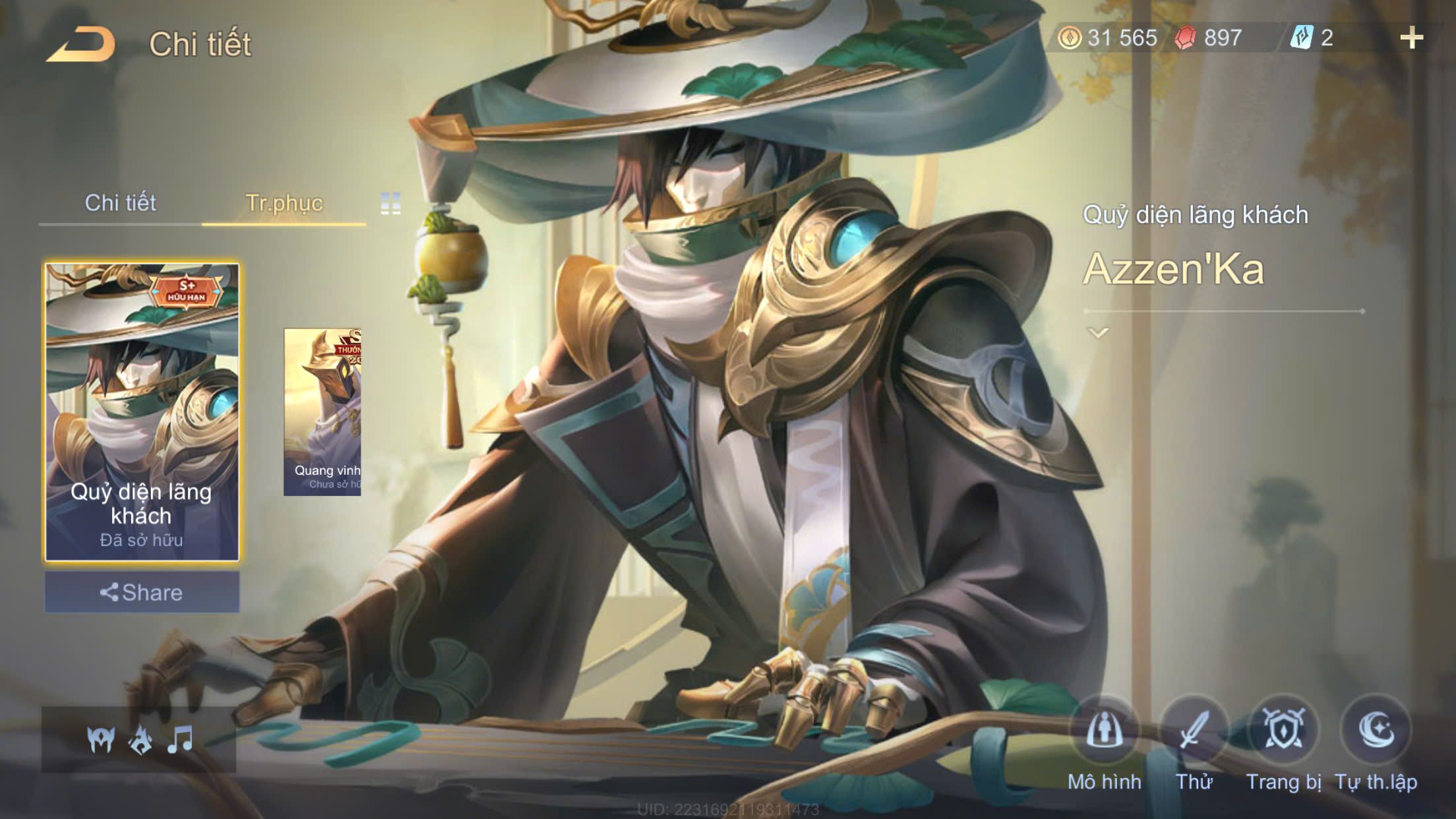Toggle the skin grid view icon
The width and height of the screenshot is (1456, 819).
pos(390,204)
